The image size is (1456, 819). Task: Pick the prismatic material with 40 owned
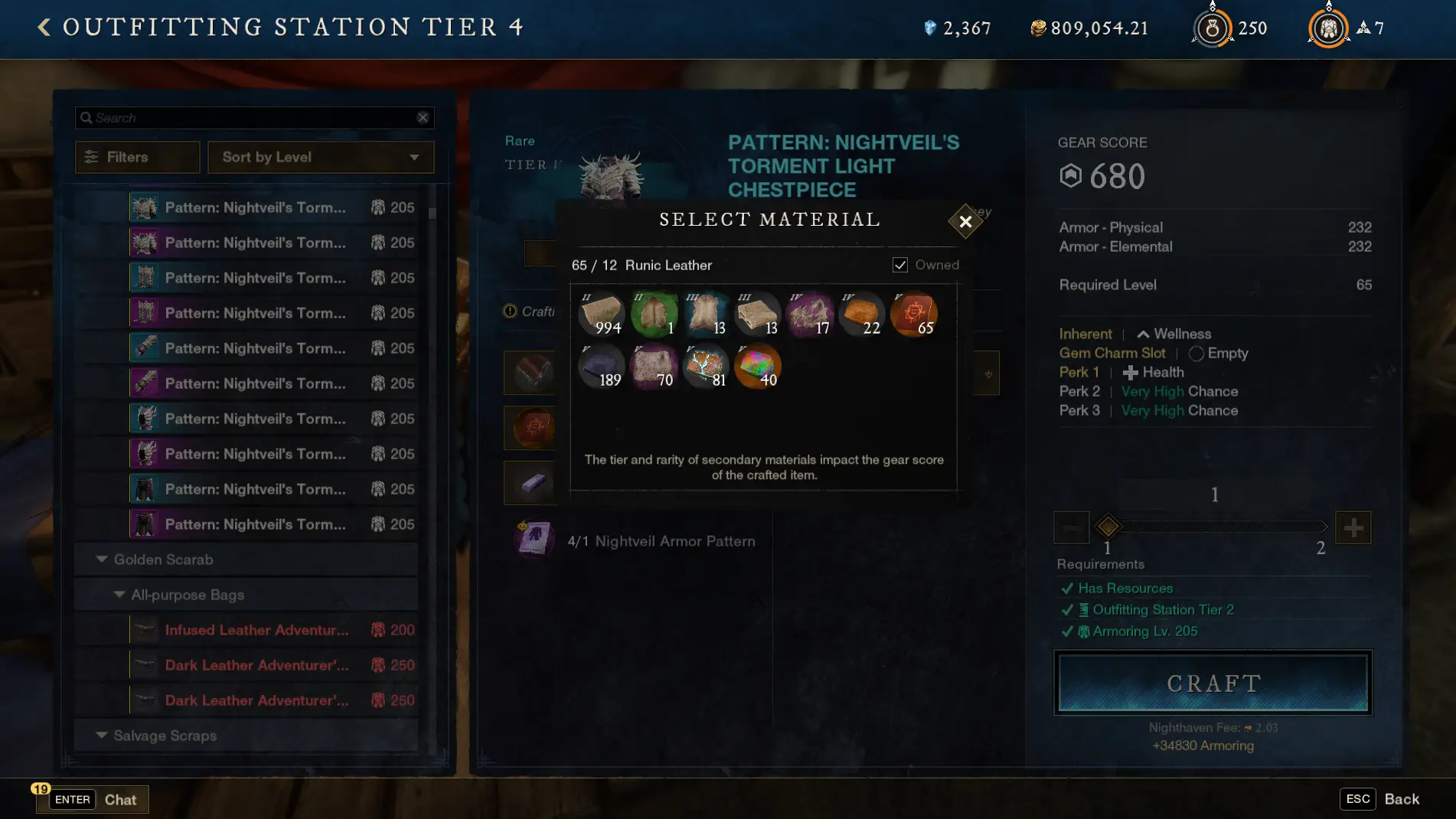coord(757,367)
